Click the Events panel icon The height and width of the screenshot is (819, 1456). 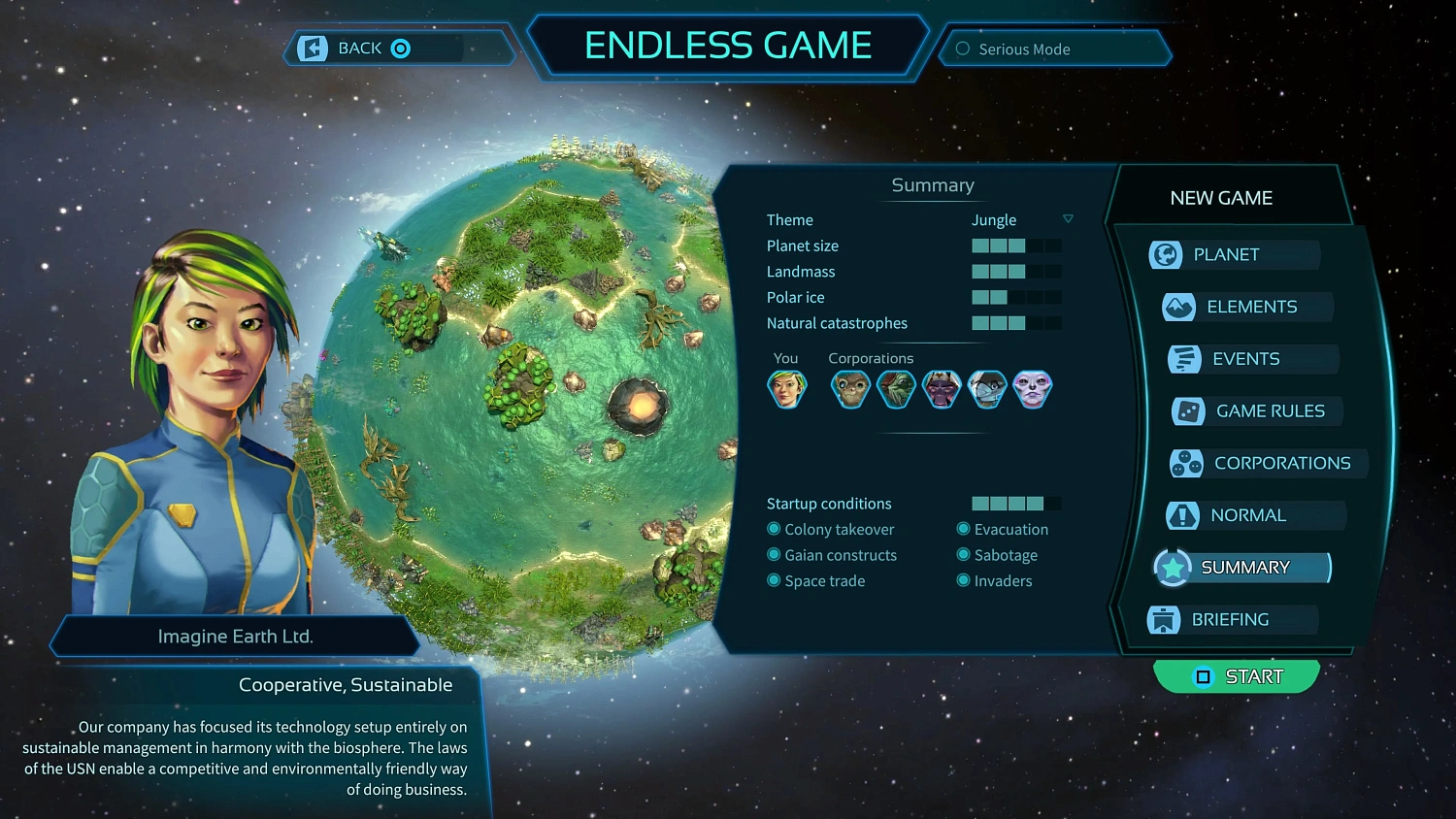pyautogui.click(x=1184, y=358)
